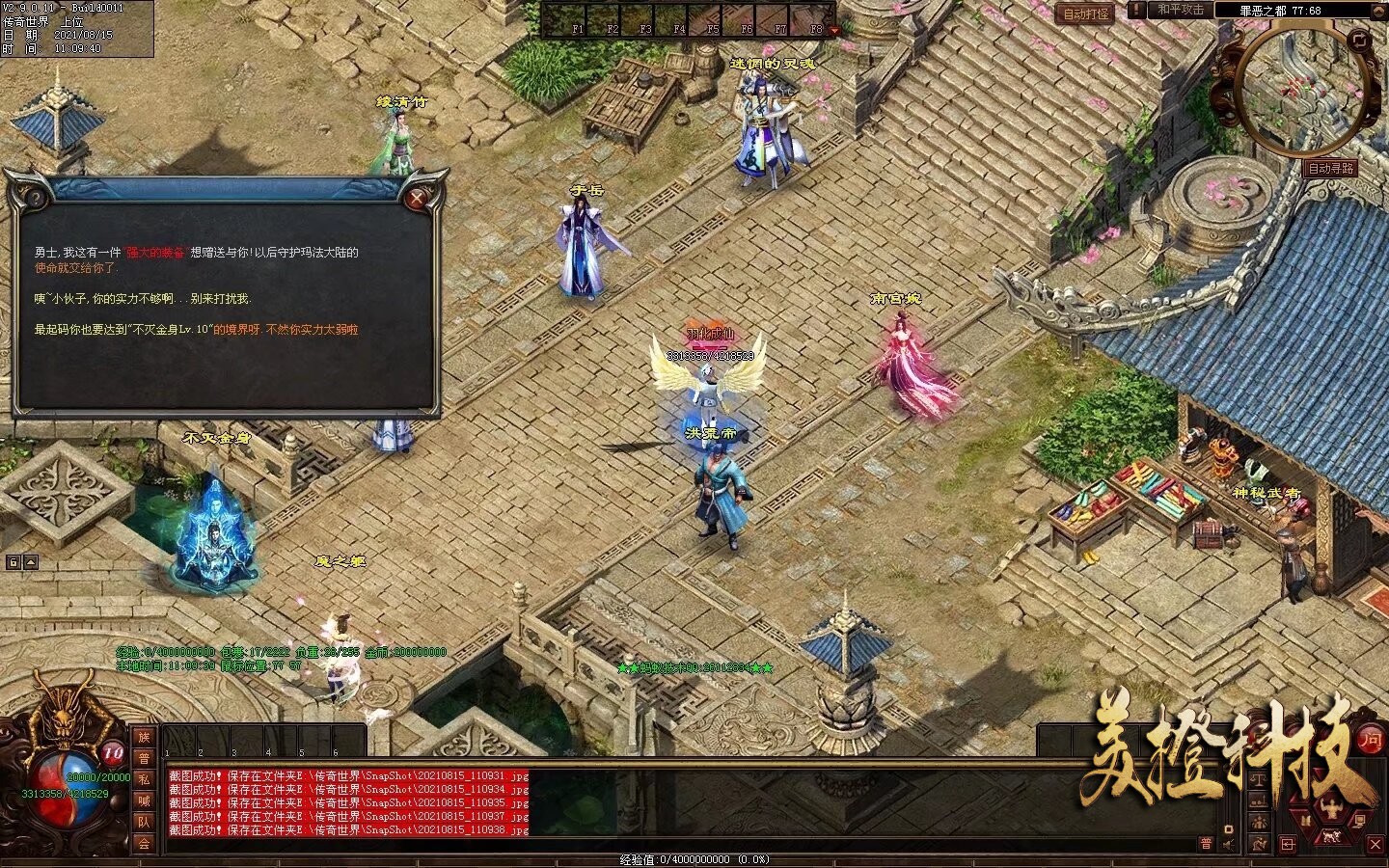Click the minimap's refresh arrows button
Image resolution: width=1389 pixels, height=868 pixels.
[1358, 40]
